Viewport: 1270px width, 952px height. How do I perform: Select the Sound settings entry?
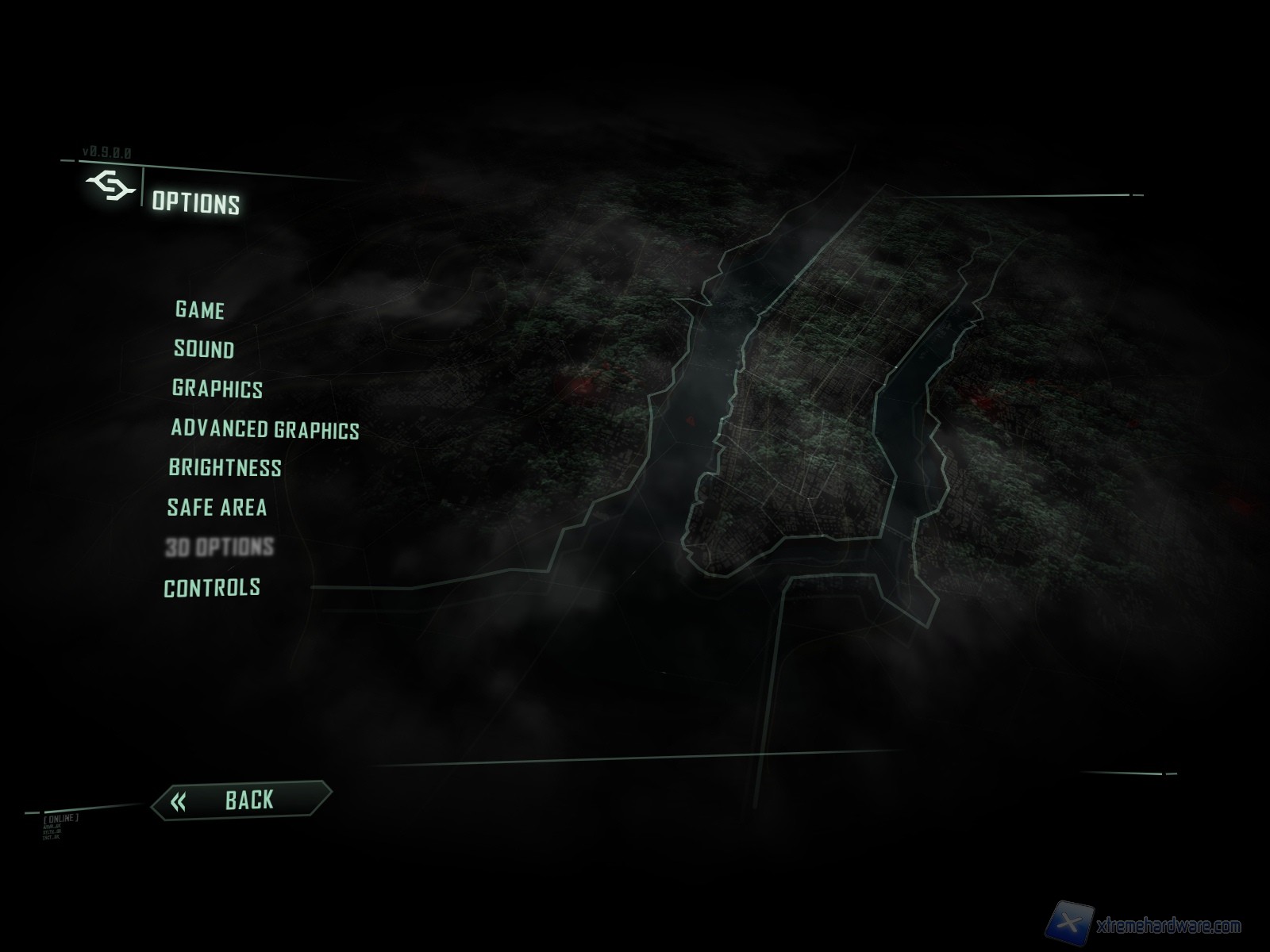204,349
